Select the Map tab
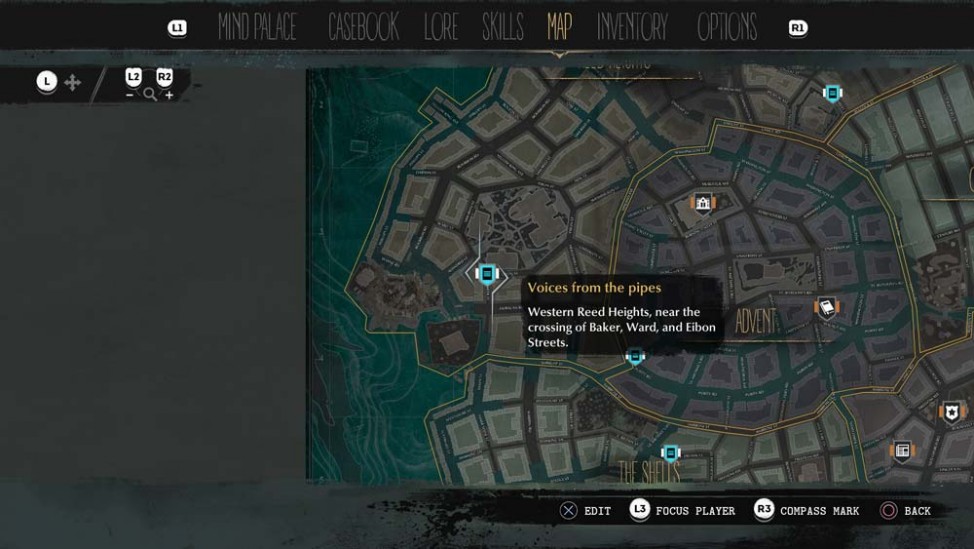The image size is (974, 549). click(559, 27)
